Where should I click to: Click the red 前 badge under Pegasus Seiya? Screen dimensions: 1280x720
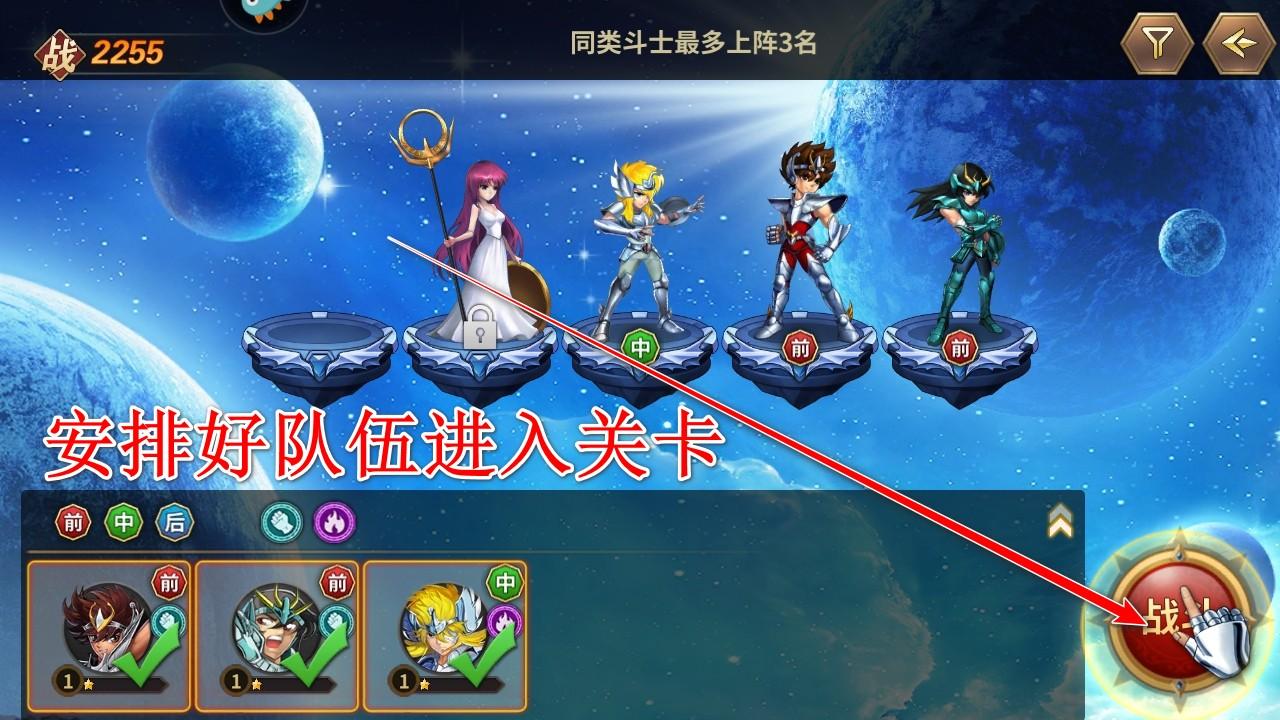click(x=801, y=345)
